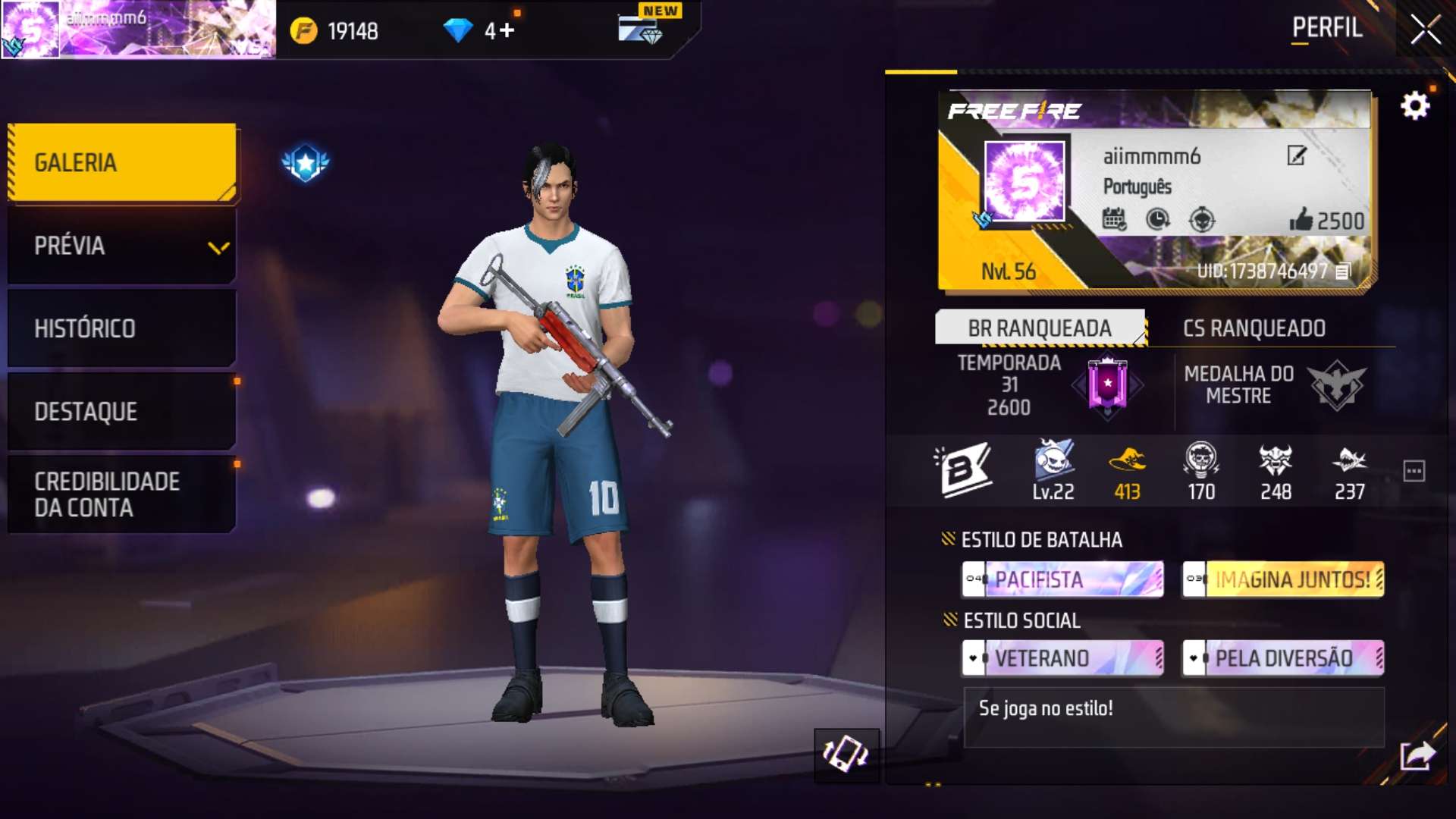Switch to BR Ranqueada tab
The image size is (1456, 819).
point(1040,328)
